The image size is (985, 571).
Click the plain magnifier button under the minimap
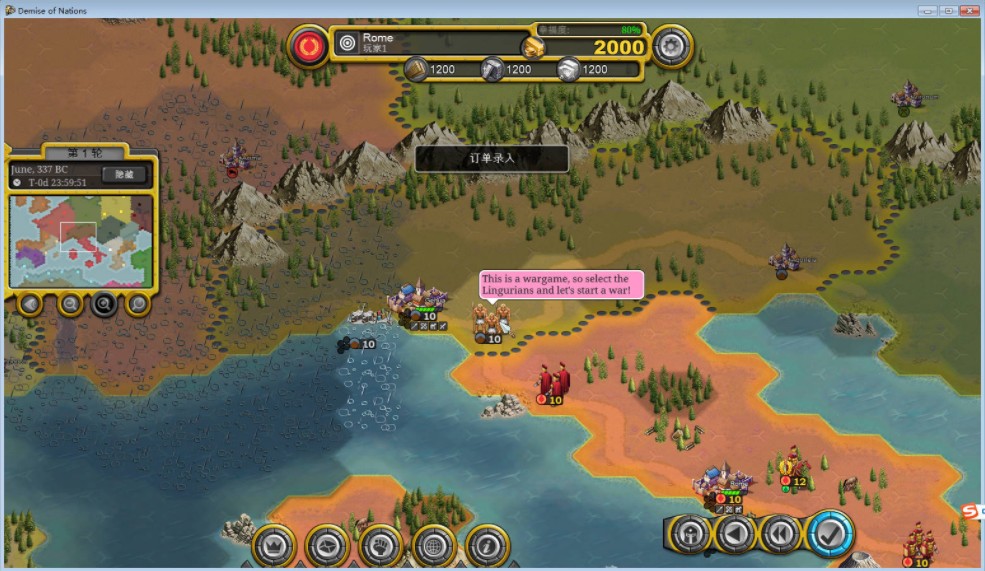pyautogui.click(x=138, y=303)
